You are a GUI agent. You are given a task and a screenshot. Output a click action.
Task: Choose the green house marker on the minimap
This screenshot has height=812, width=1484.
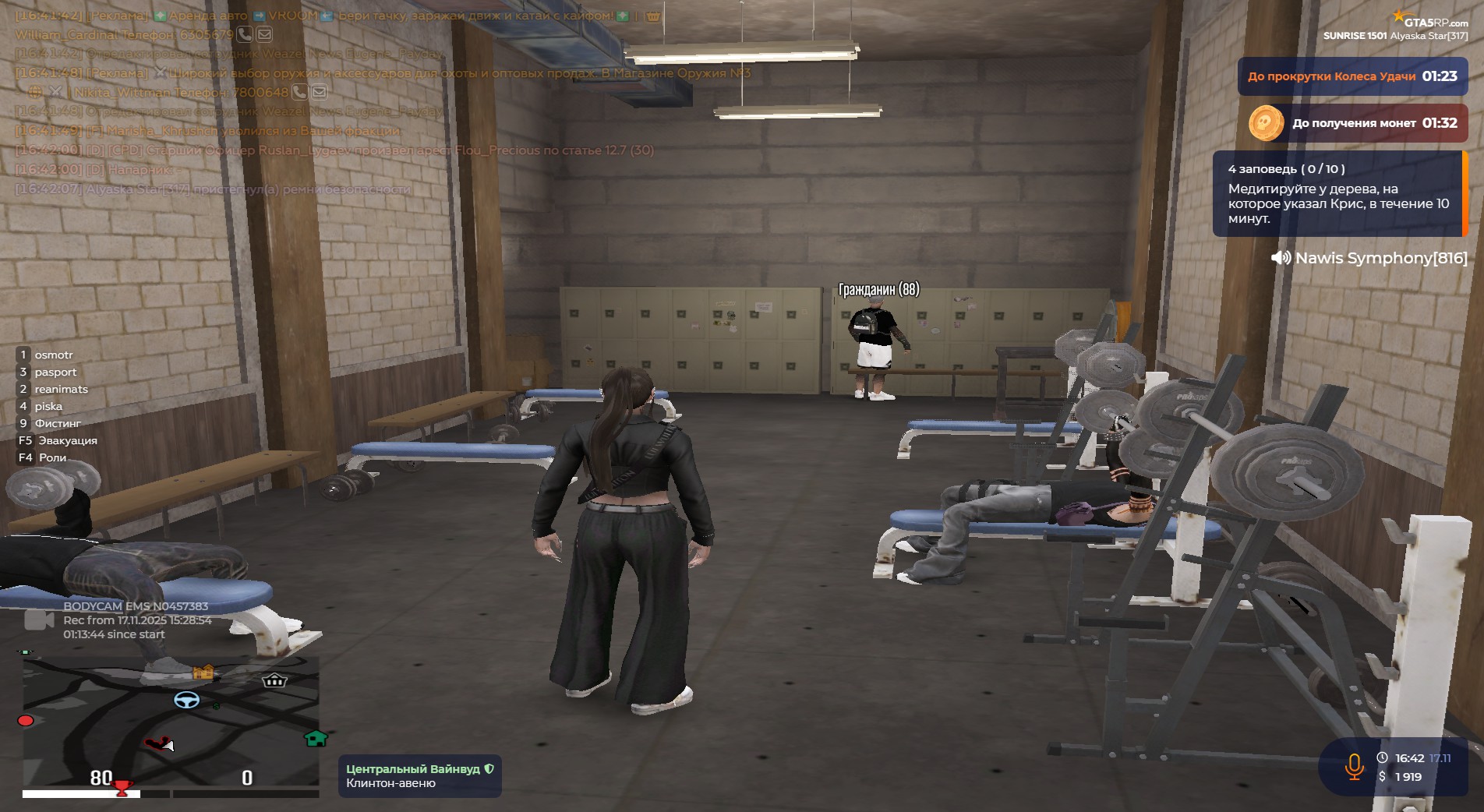pos(316,738)
